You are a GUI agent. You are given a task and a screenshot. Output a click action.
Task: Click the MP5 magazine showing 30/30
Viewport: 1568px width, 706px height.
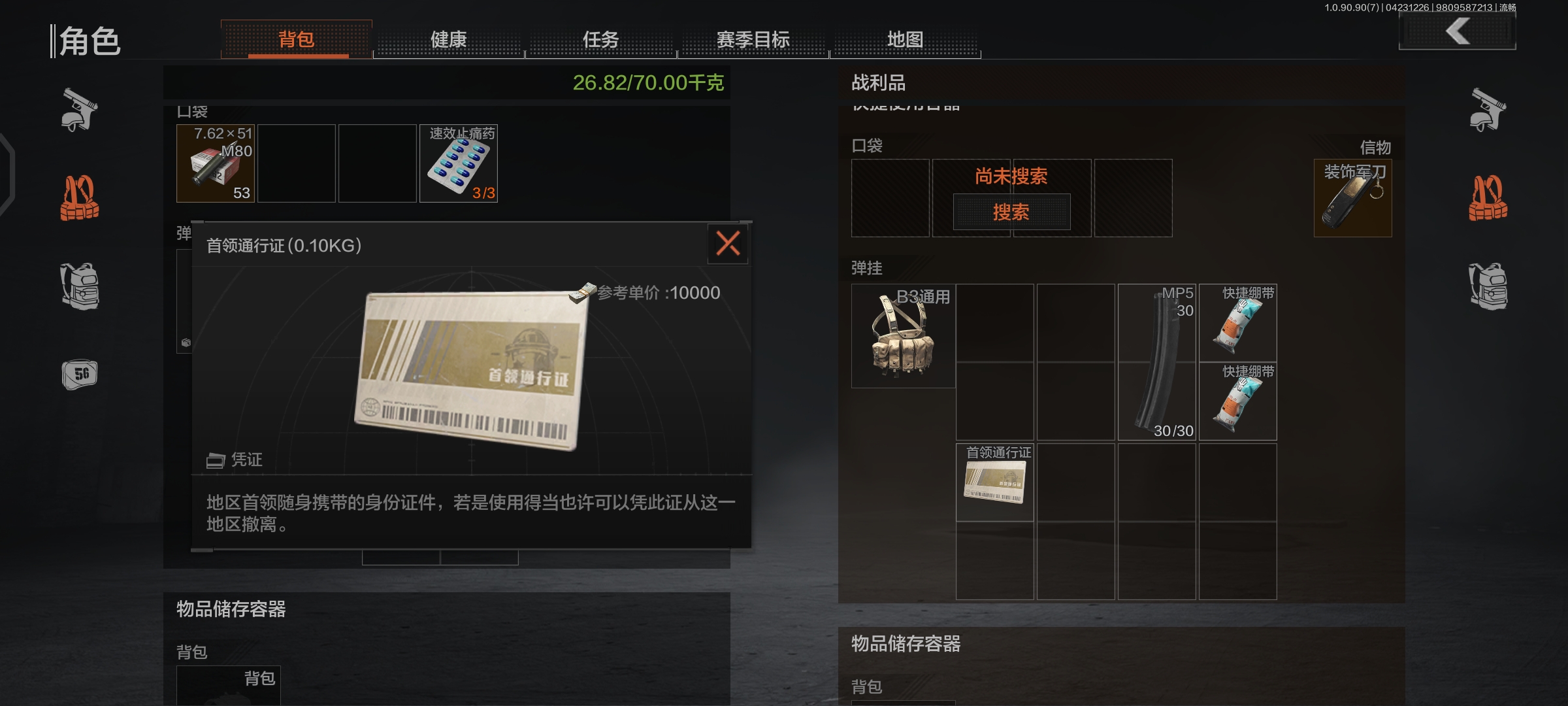click(1157, 361)
